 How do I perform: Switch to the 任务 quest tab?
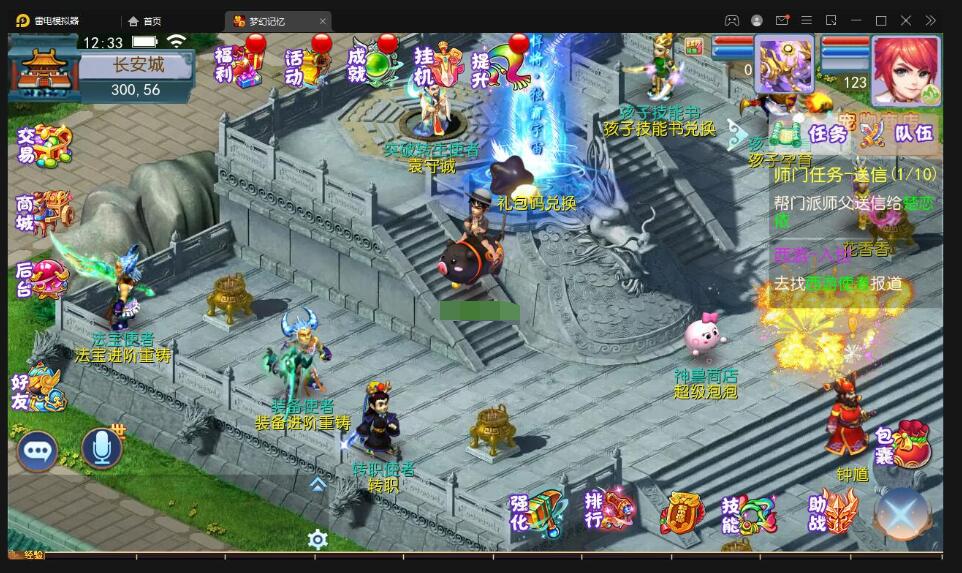[816, 133]
